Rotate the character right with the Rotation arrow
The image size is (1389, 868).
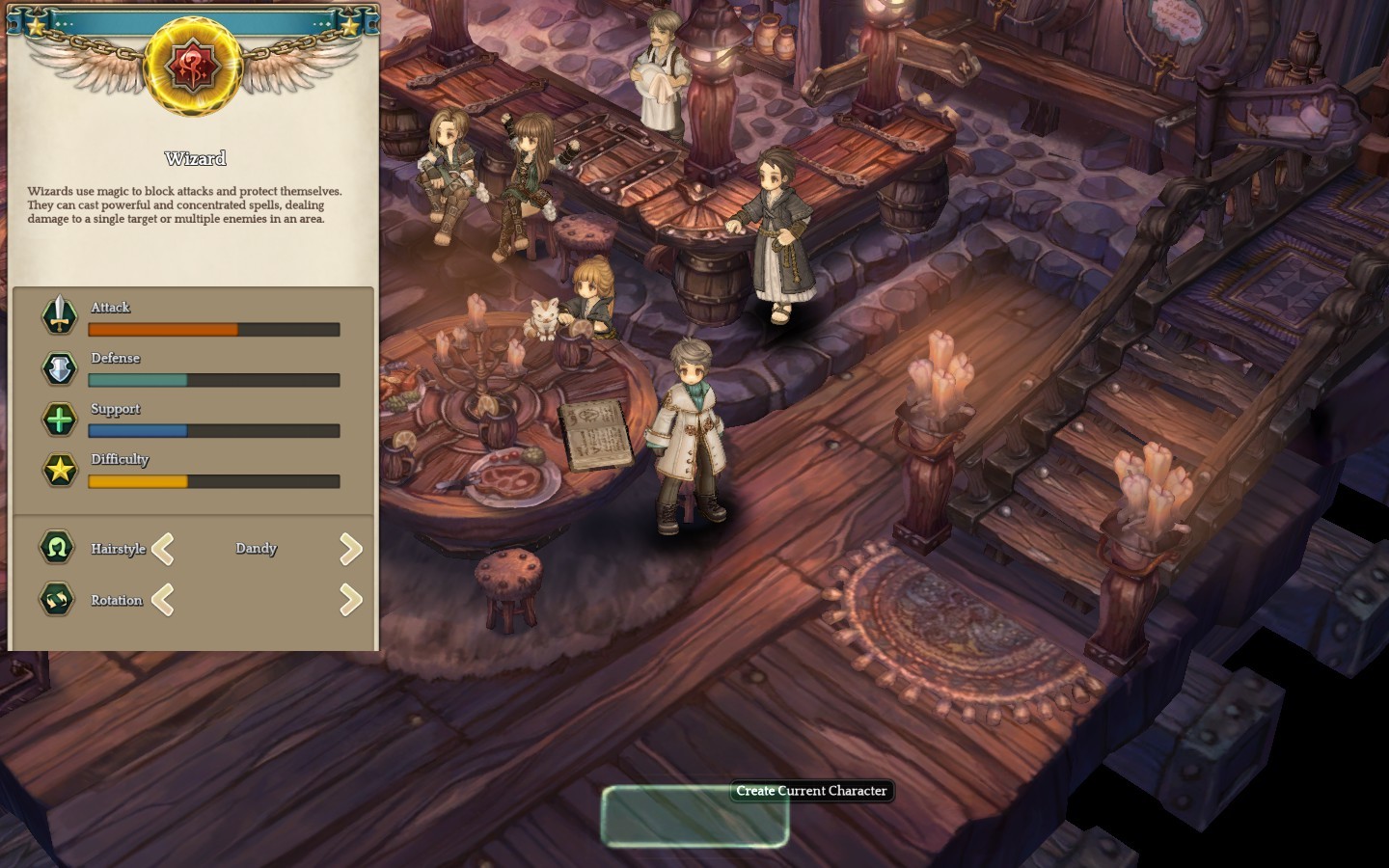pyautogui.click(x=351, y=600)
